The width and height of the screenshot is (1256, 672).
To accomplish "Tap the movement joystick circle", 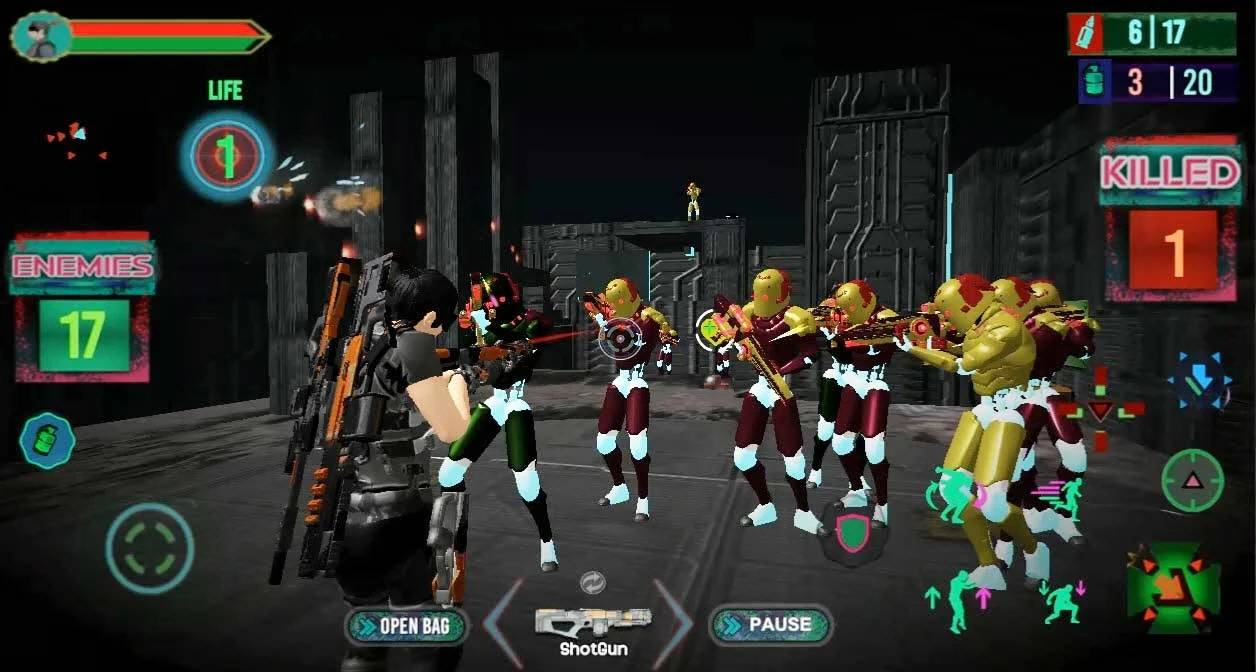I will point(150,548).
